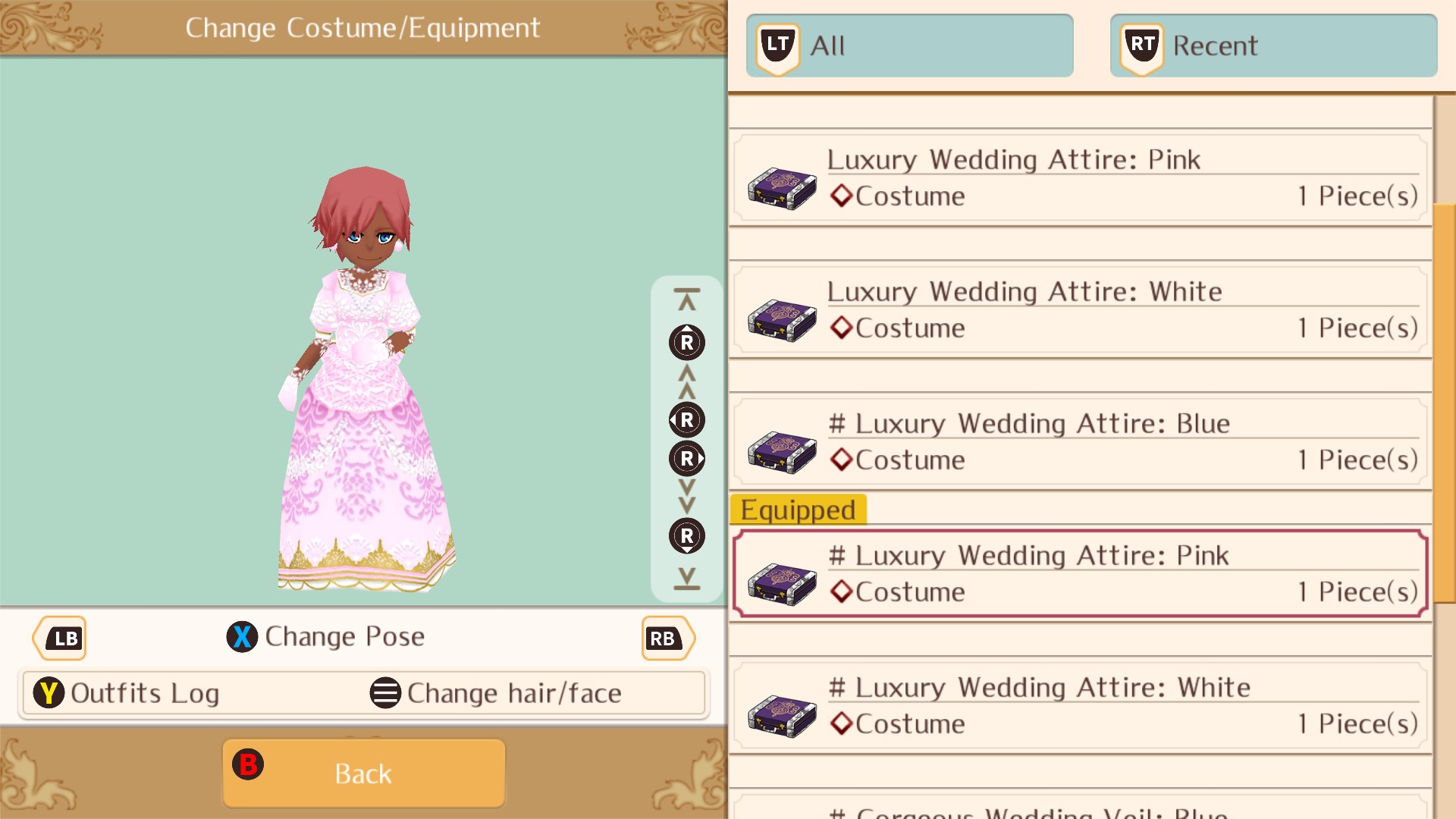1456x819 pixels.
Task: Click the blue X button icon for Change Pose
Action: tap(241, 637)
